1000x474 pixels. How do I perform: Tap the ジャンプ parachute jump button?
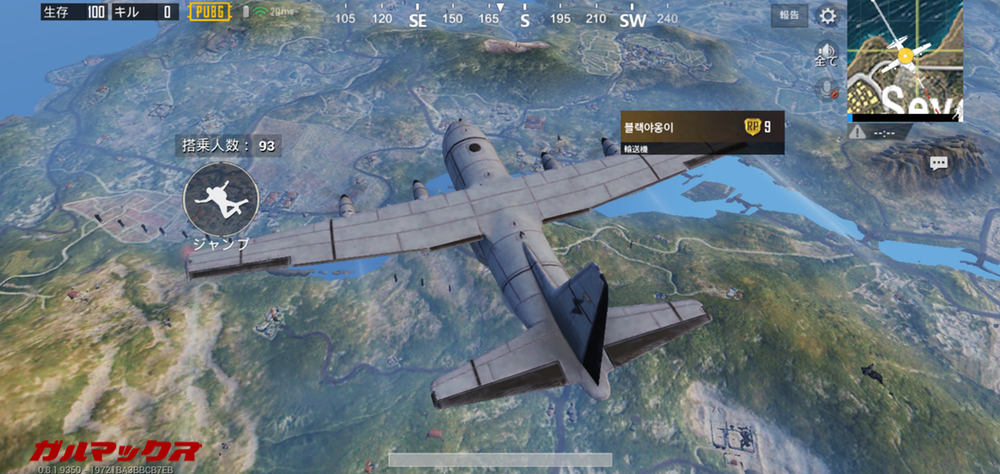point(221,199)
